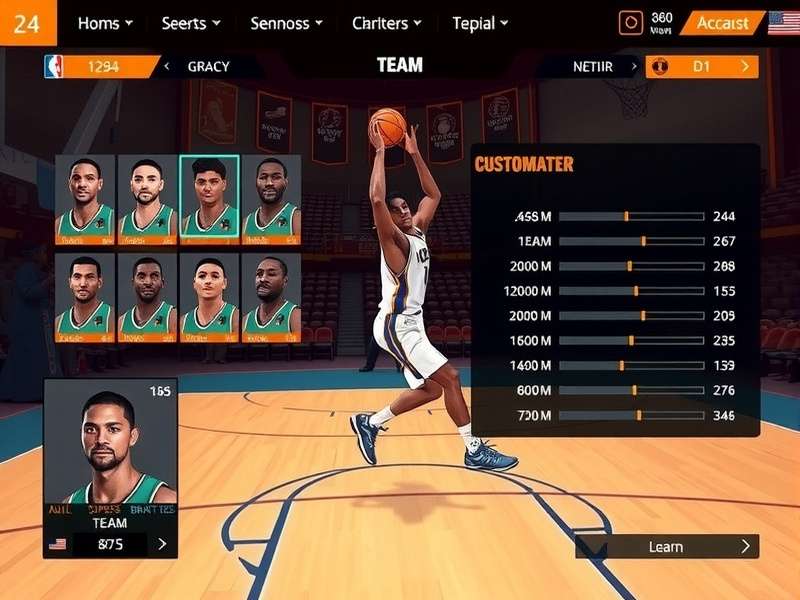The image size is (800, 600).
Task: Expand the Sennoss menu
Action: 286,23
